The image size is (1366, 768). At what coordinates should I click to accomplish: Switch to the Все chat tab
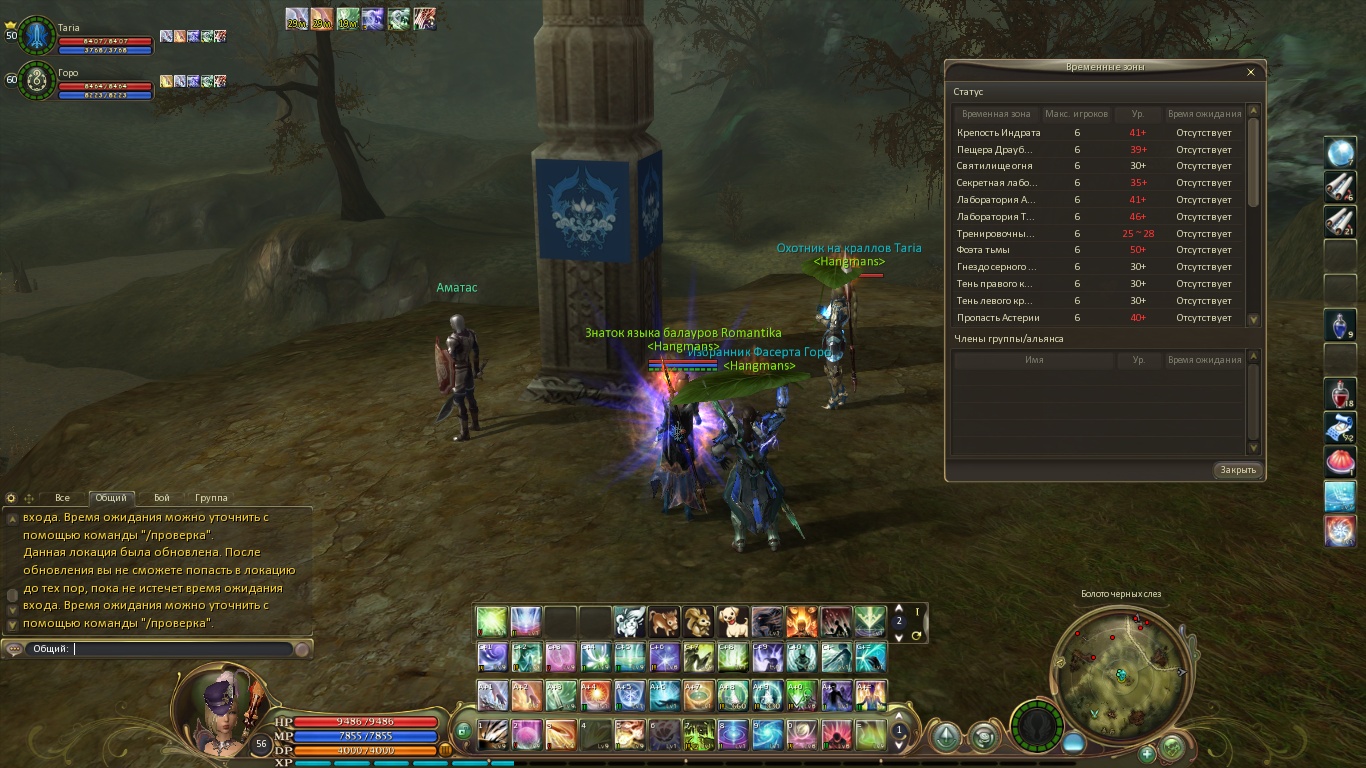[62, 498]
